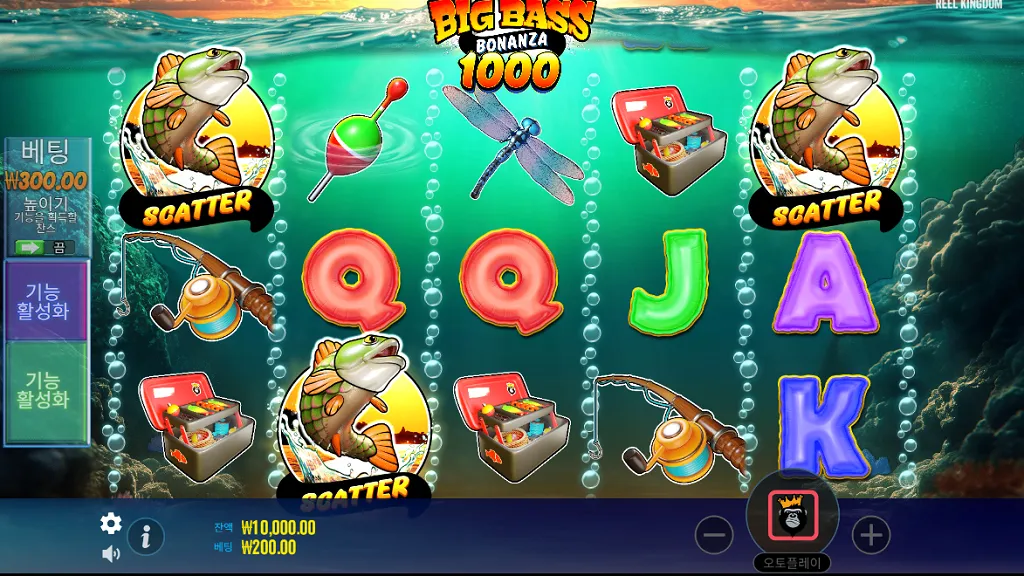Decrease the bet with the minus button
Screen dimensions: 1024x576
coord(714,536)
